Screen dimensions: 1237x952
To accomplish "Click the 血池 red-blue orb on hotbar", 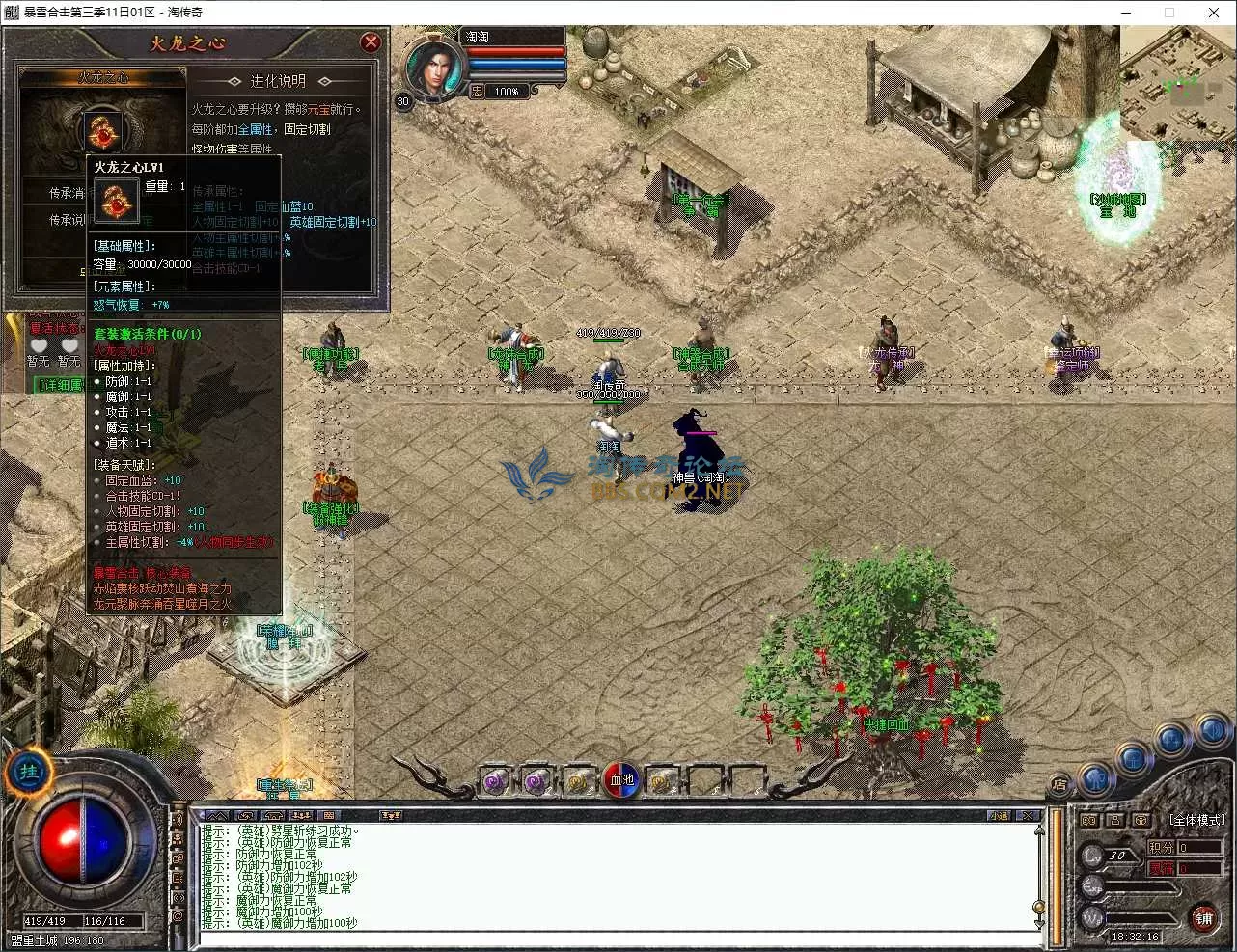I will (621, 780).
